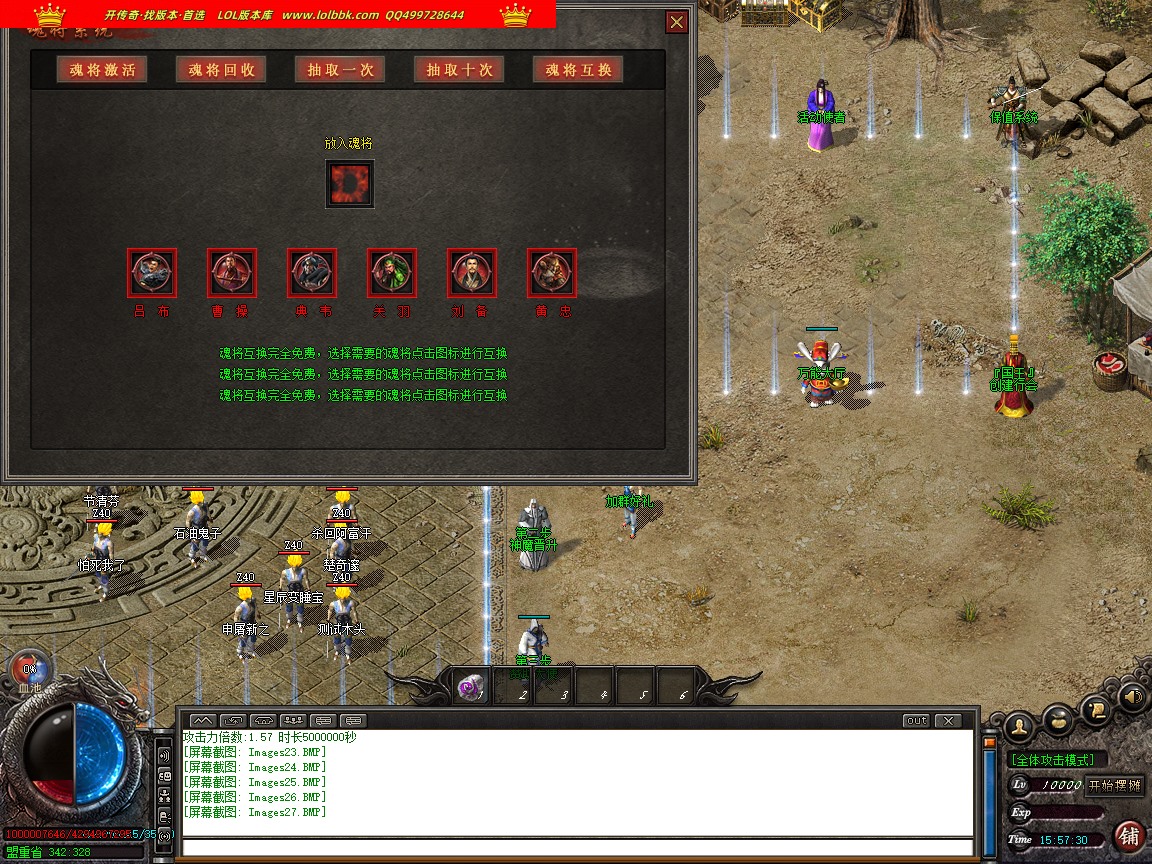Use the purple item in hotbar slot 1

click(x=470, y=687)
